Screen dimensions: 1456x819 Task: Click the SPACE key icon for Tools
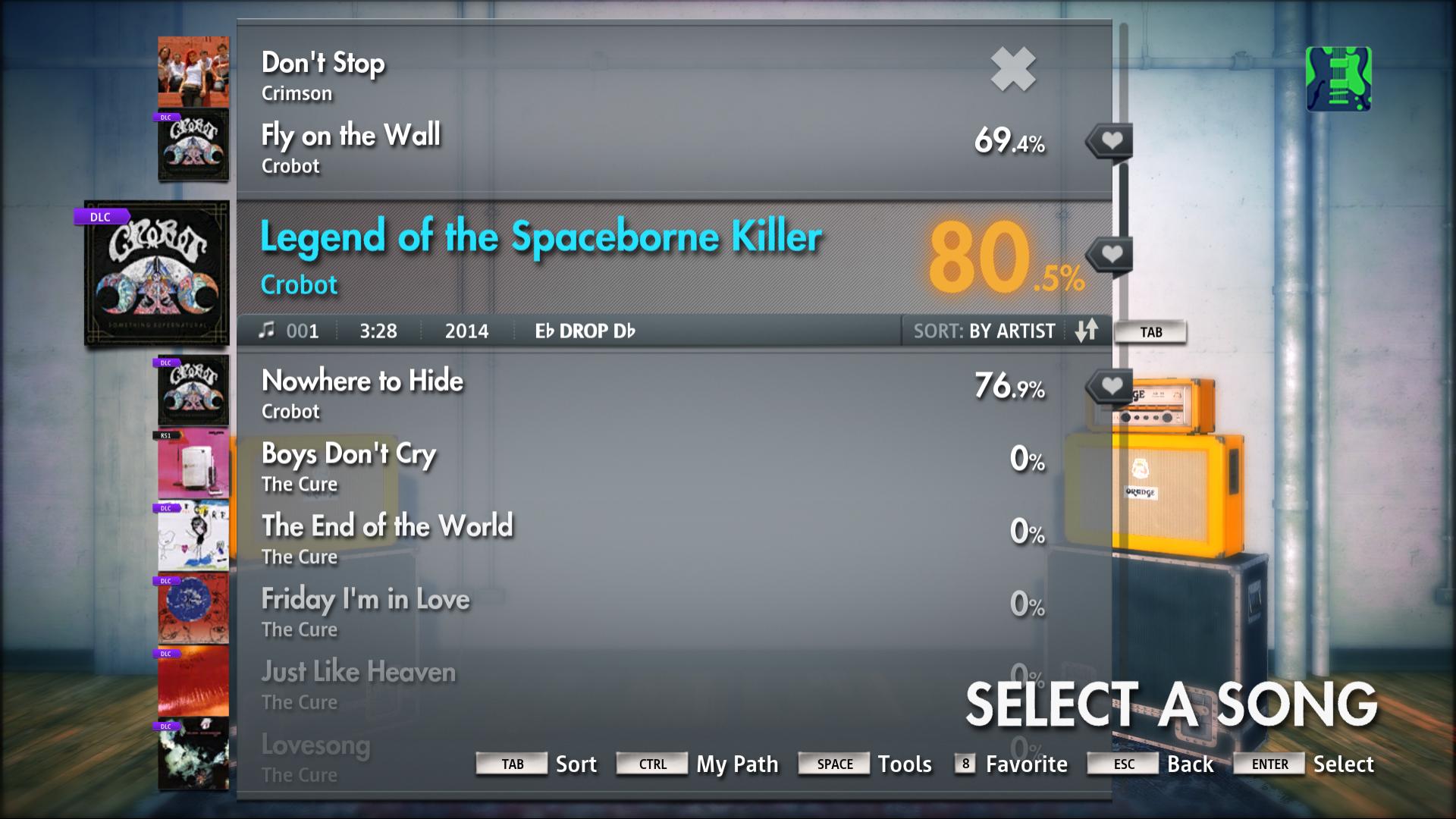coord(833,764)
